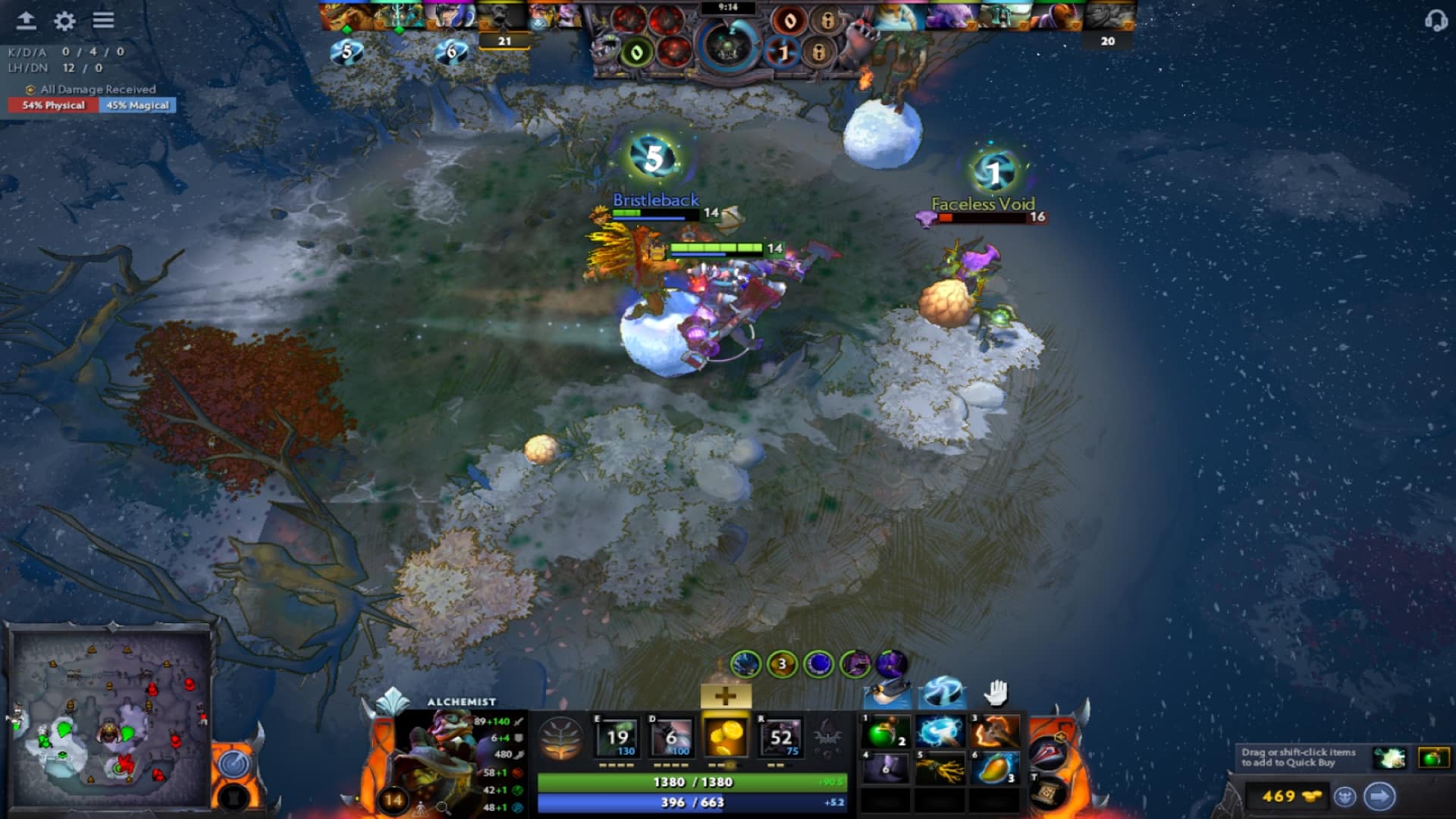Activate Chemical Rage ultimate (R)

point(783,737)
